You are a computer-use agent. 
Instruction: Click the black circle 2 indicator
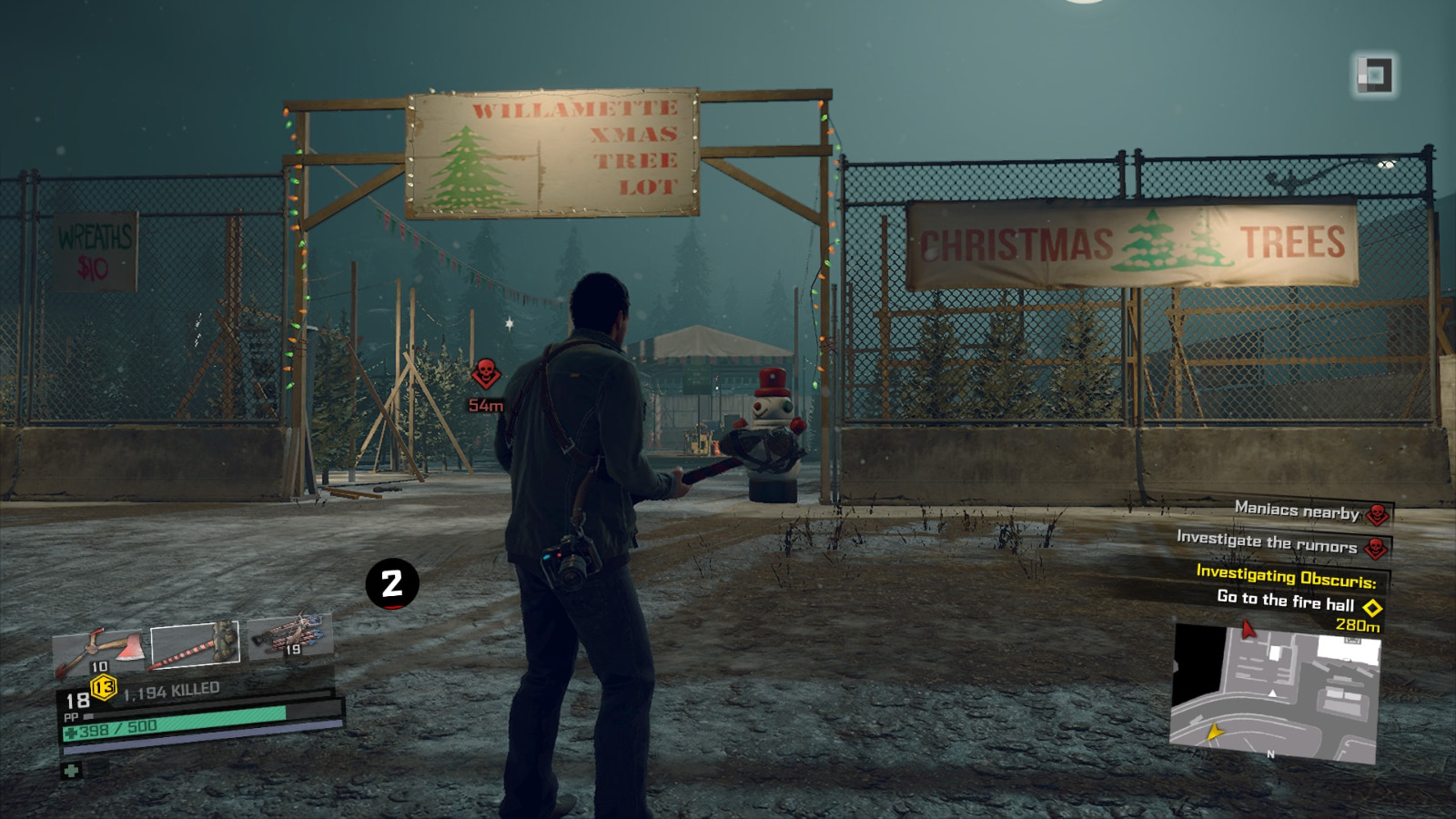(x=394, y=585)
